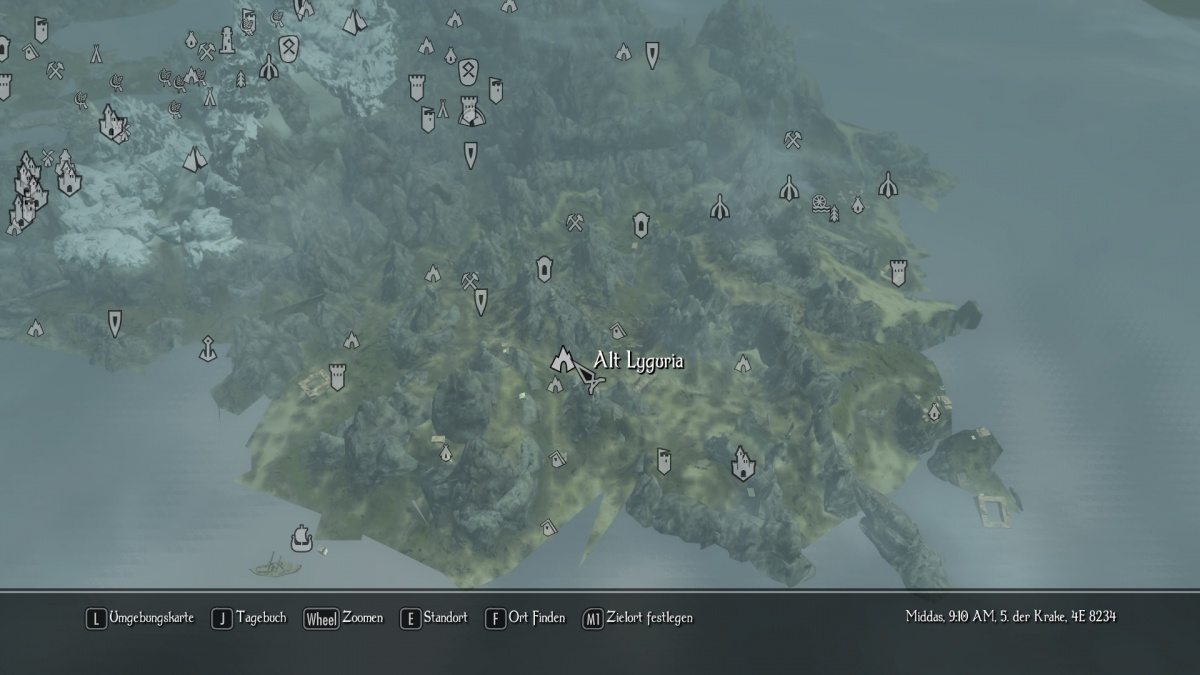Image resolution: width=1200 pixels, height=675 pixels.
Task: Activate the Ort Finden option
Action: point(526,618)
